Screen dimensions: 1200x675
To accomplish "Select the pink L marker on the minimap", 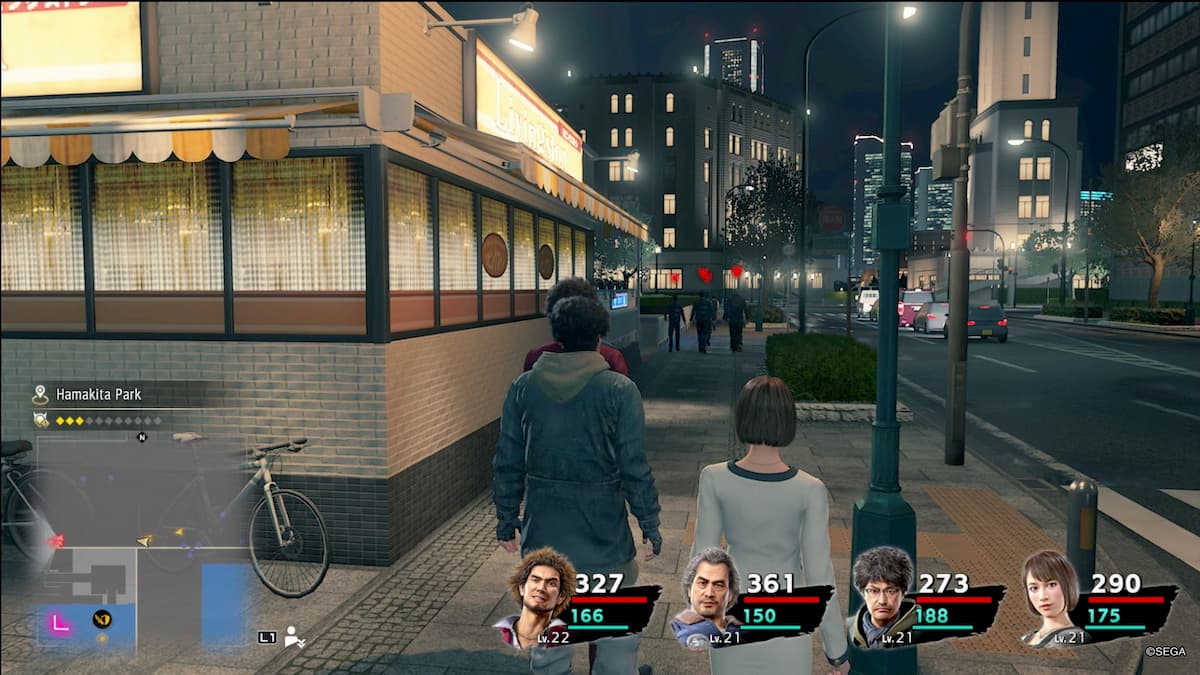I will [59, 623].
